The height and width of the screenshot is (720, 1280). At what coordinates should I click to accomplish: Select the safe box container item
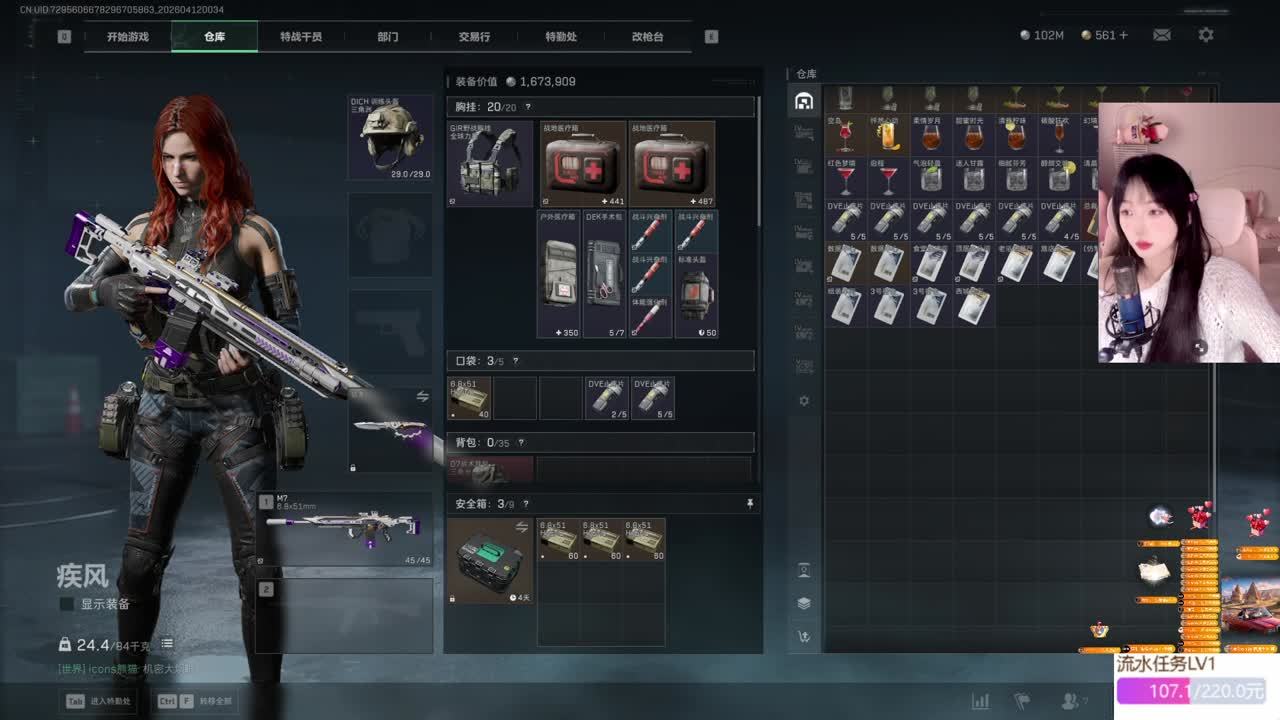(x=490, y=560)
